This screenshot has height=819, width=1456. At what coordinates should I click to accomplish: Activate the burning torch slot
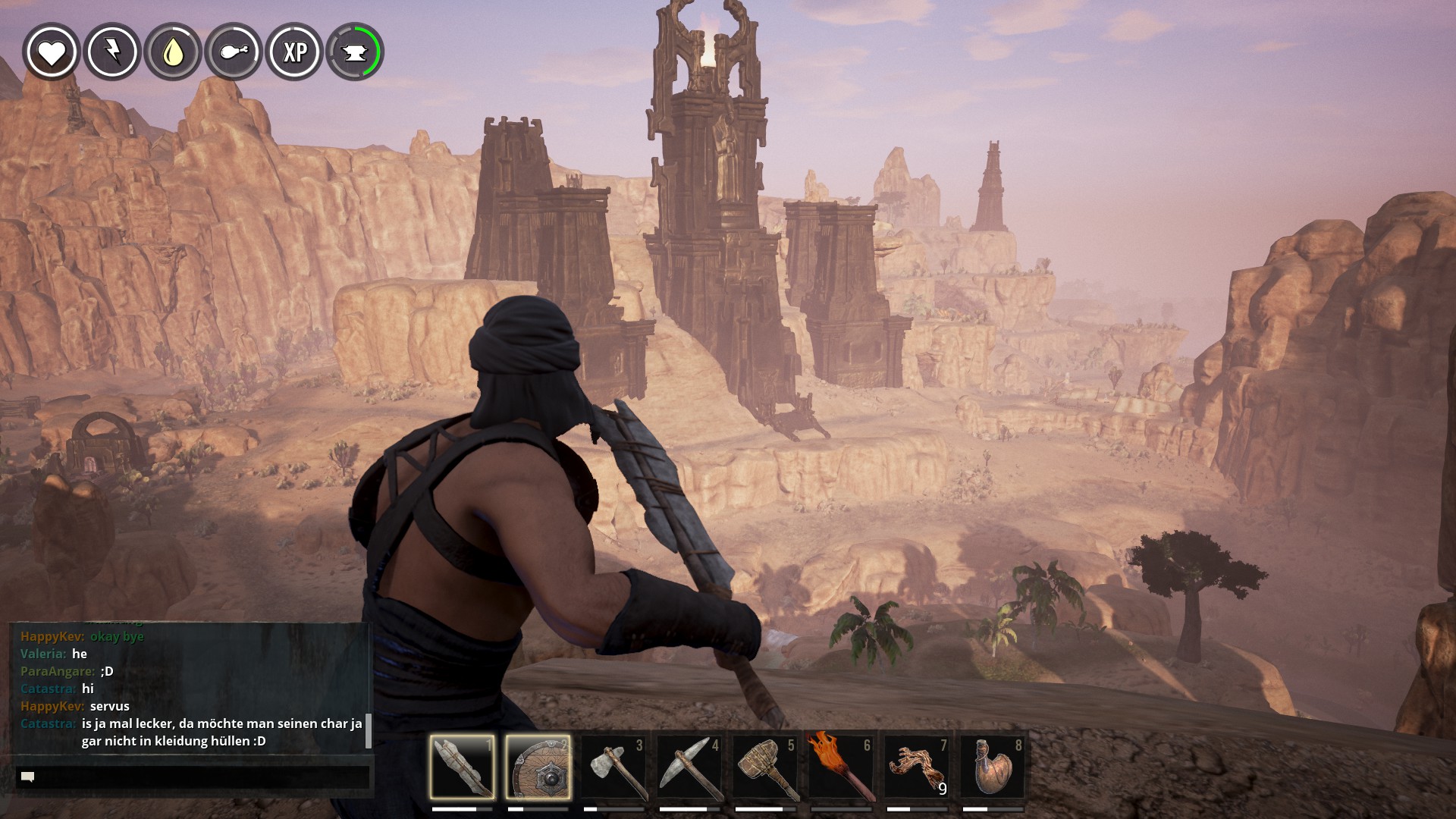point(841,767)
